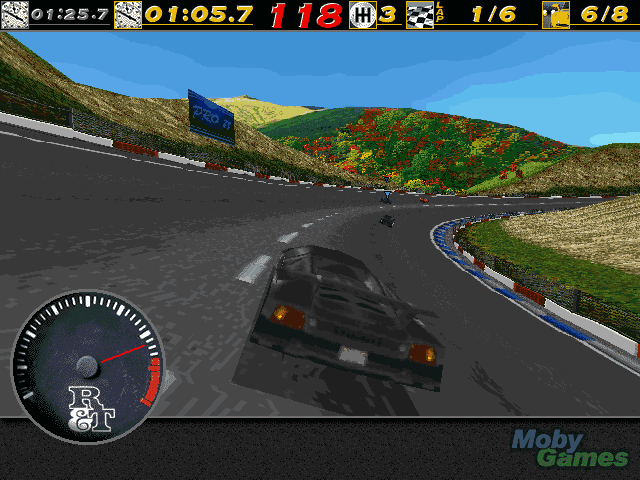Select the checkered flag lap icon

pos(419,15)
